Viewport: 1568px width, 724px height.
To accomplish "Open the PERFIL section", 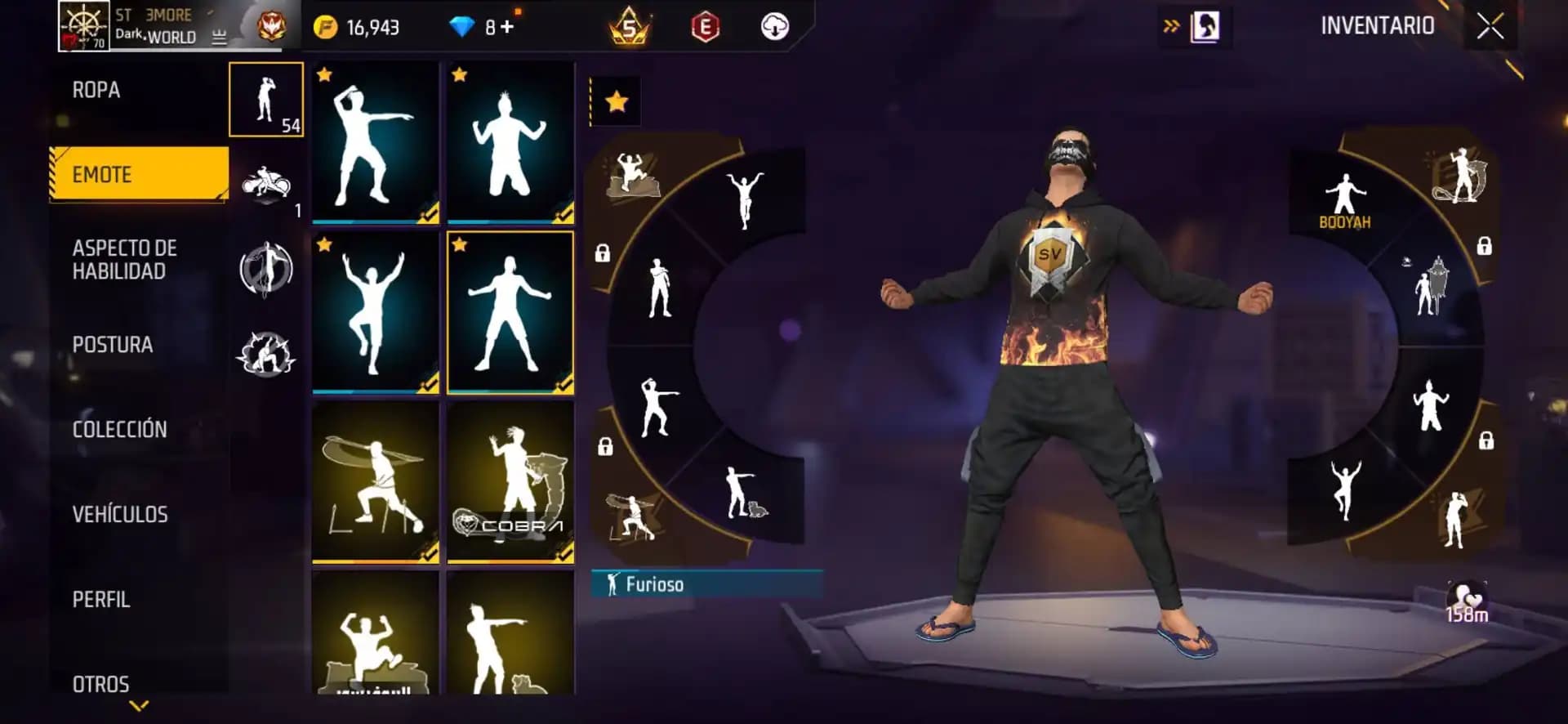I will pos(100,601).
